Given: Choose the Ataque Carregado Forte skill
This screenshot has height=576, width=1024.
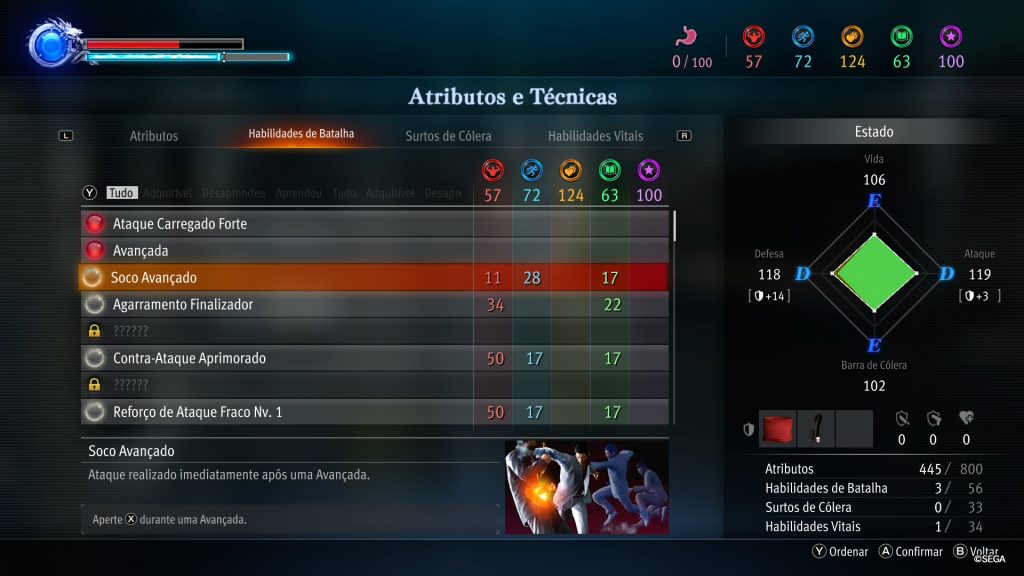Looking at the screenshot, I should 180,224.
